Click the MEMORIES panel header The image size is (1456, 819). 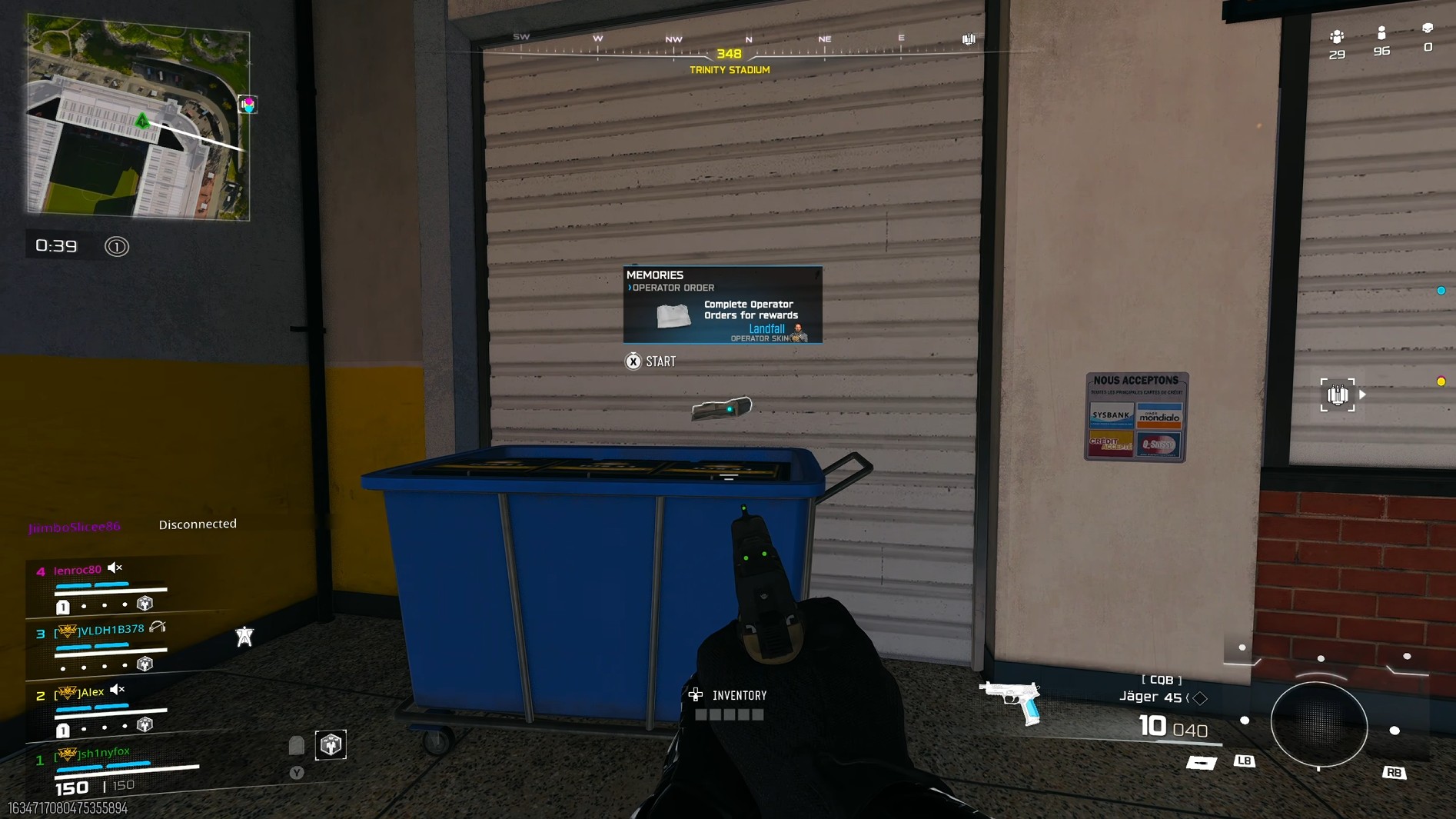[x=655, y=275]
